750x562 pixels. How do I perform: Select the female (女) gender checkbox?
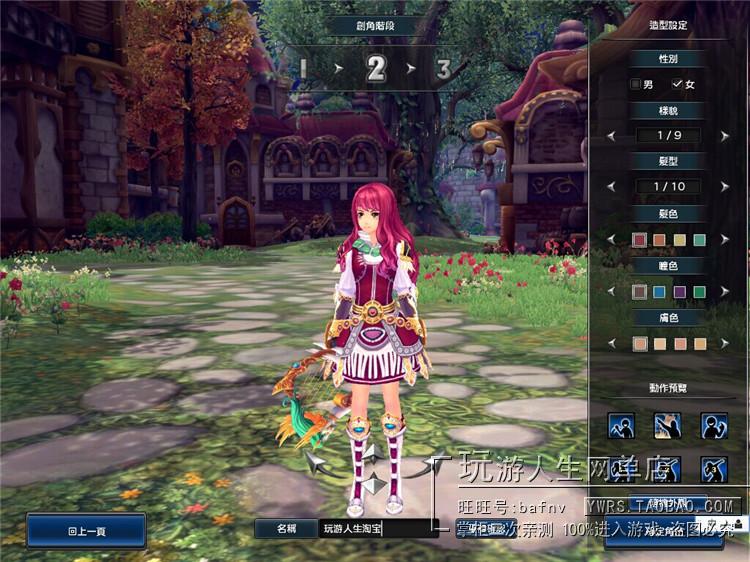click(677, 84)
